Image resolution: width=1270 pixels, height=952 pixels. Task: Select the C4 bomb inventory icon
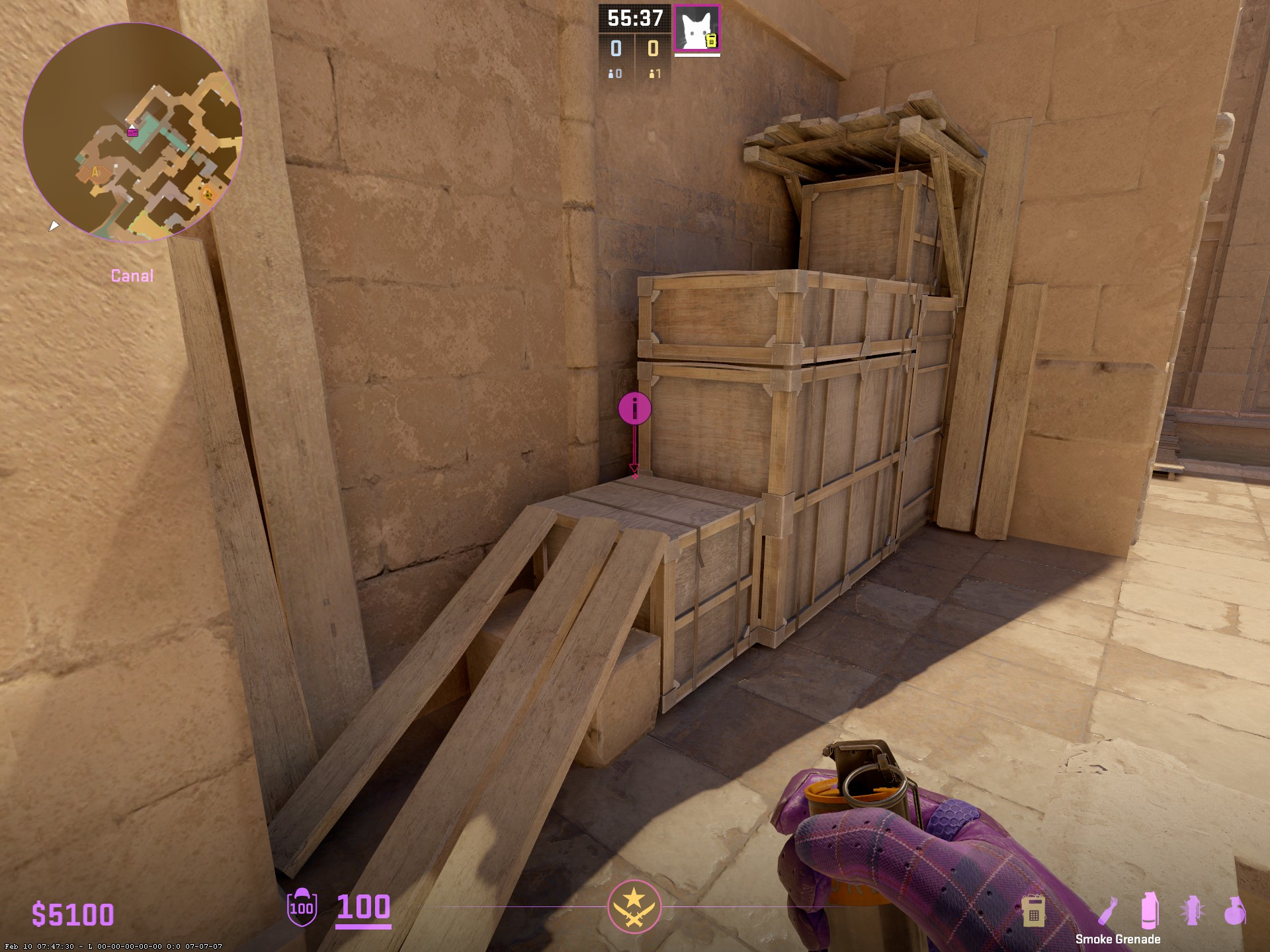(x=1033, y=910)
